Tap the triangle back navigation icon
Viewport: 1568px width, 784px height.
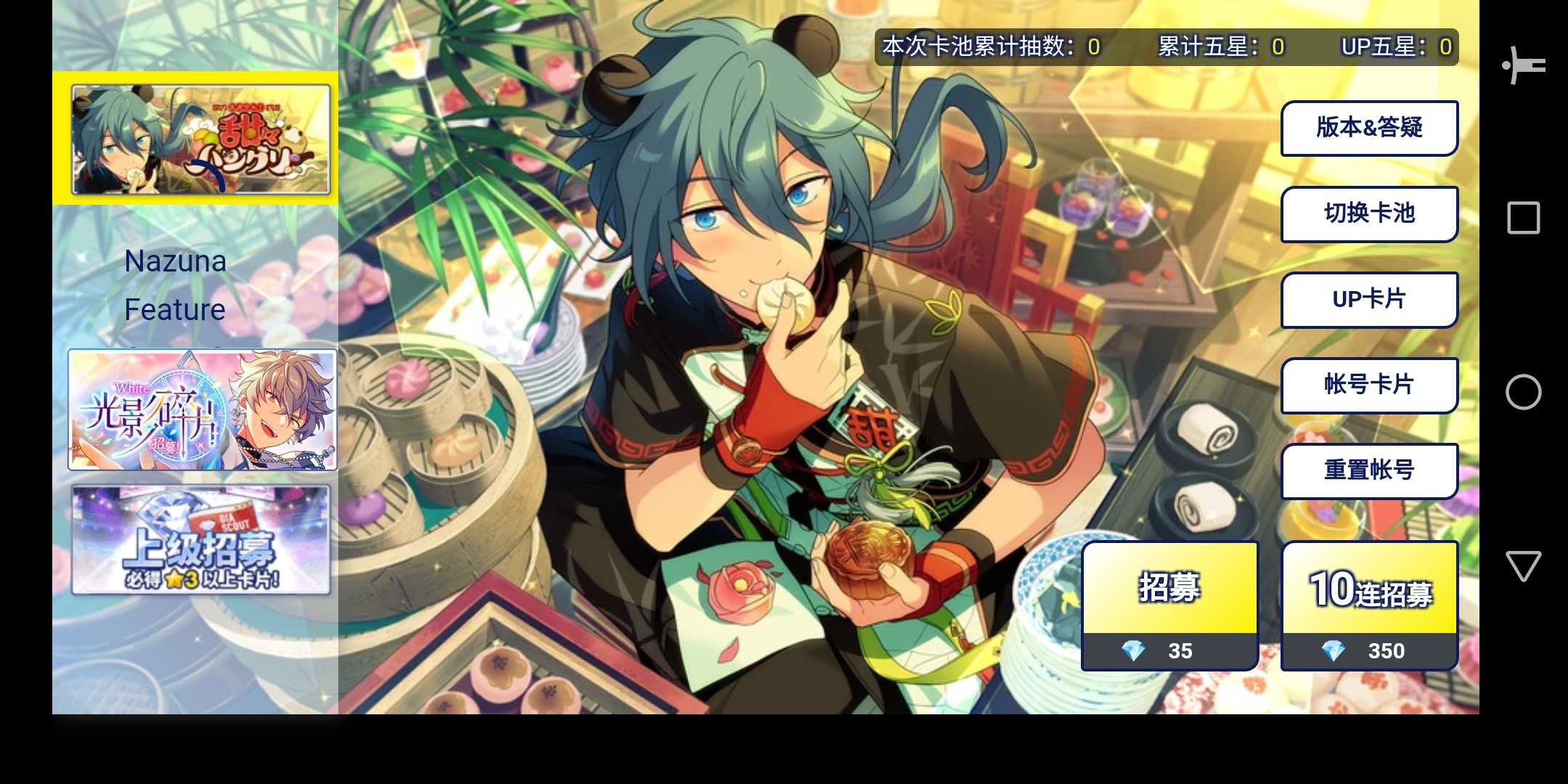tap(1524, 565)
